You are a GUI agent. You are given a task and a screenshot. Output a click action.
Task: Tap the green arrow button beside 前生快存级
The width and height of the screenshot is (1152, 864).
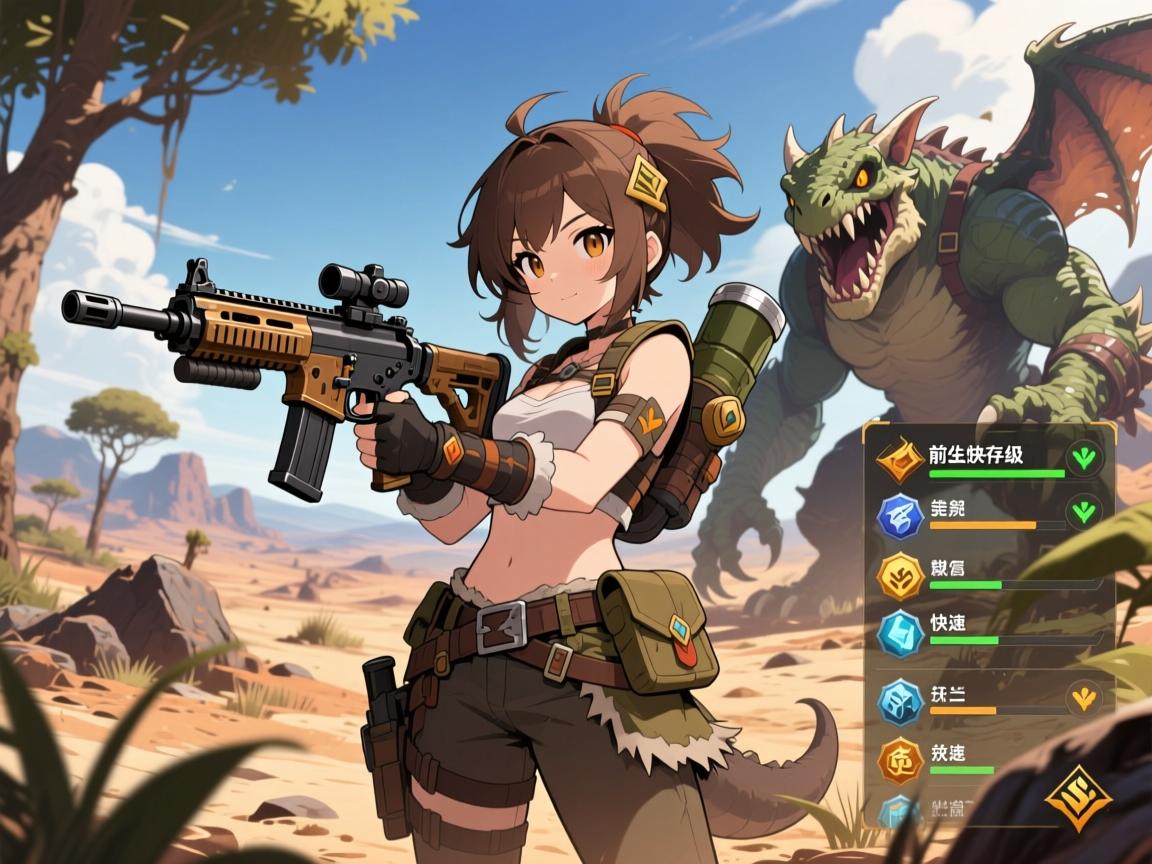click(x=1083, y=459)
